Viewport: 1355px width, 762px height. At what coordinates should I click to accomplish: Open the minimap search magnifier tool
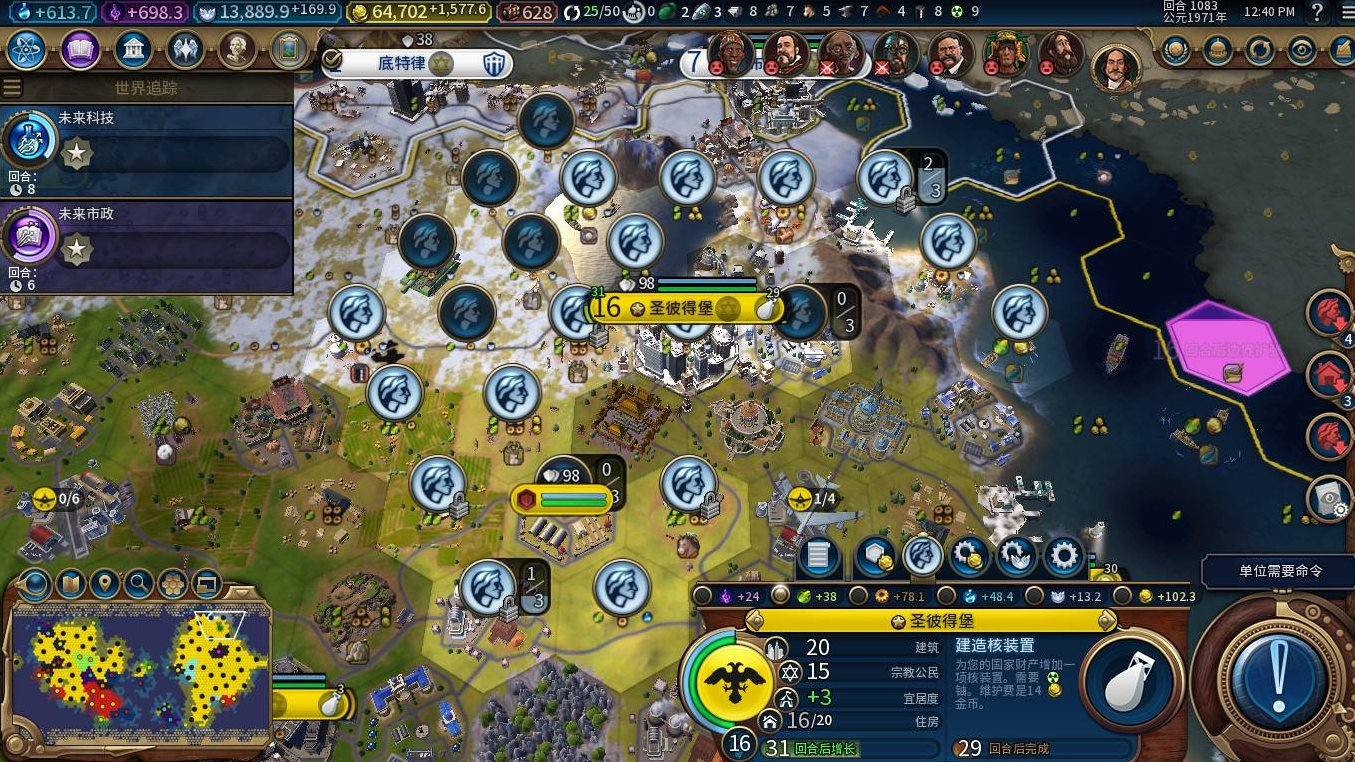pyautogui.click(x=138, y=584)
